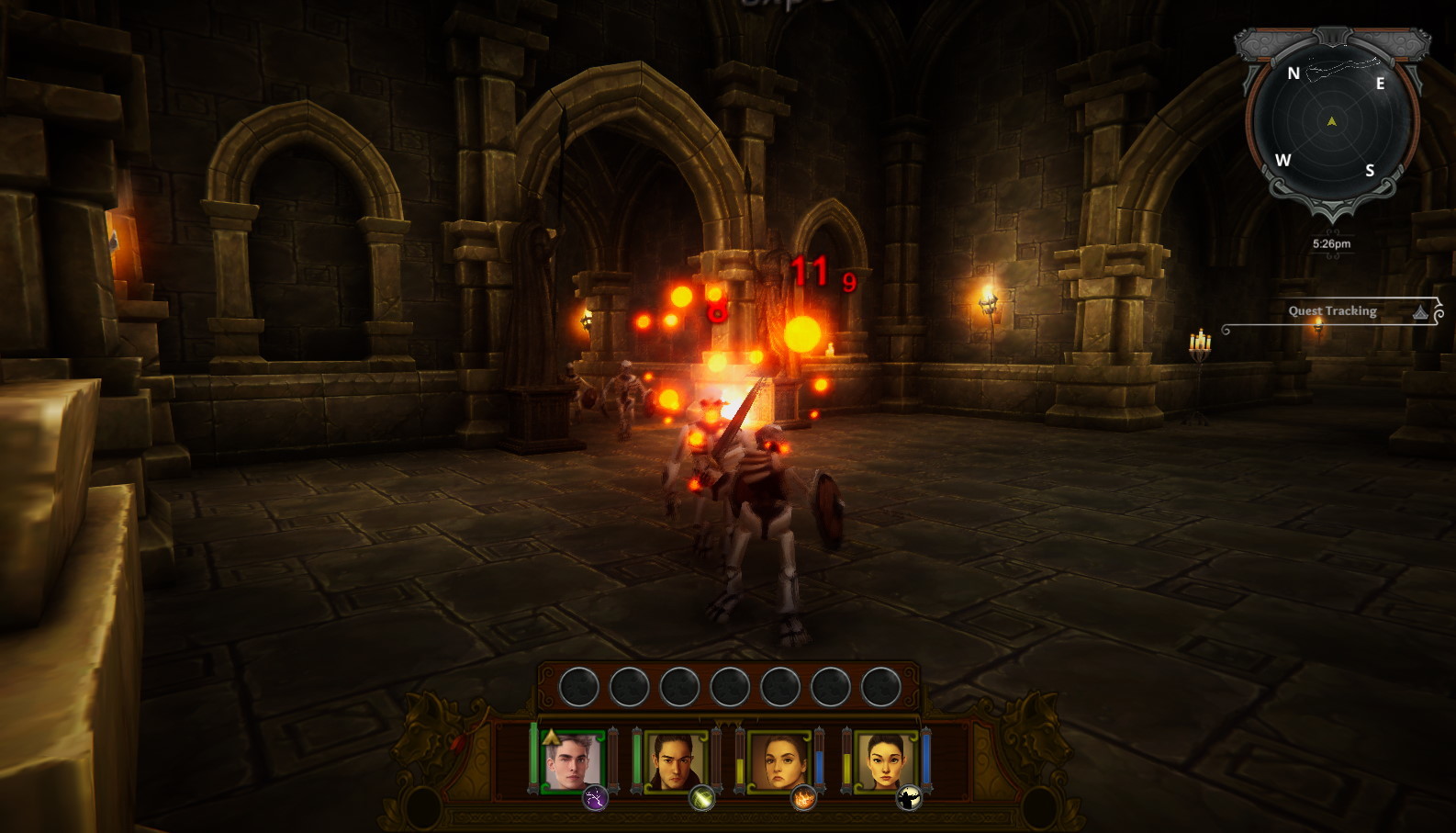Click the Quest Tracking label text
Image resolution: width=1456 pixels, height=833 pixels.
(1334, 311)
